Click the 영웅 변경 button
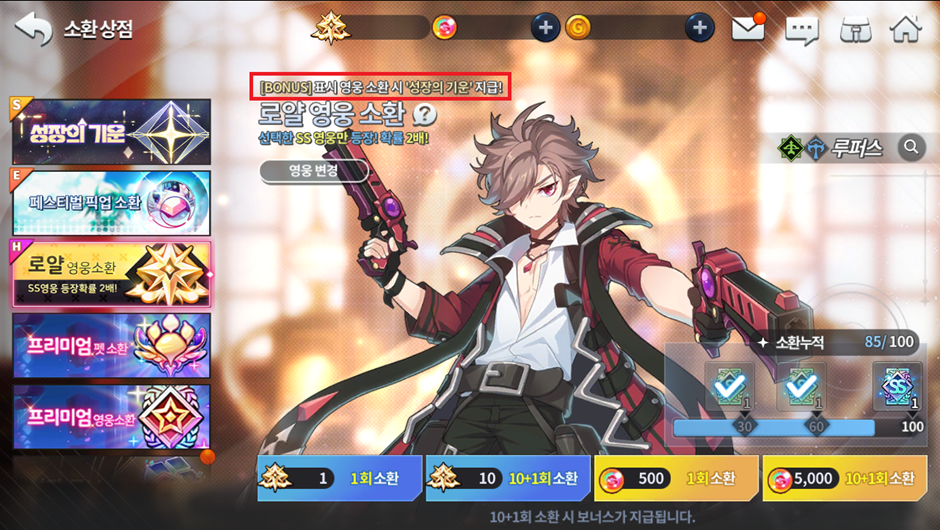The image size is (940, 530). (x=314, y=171)
